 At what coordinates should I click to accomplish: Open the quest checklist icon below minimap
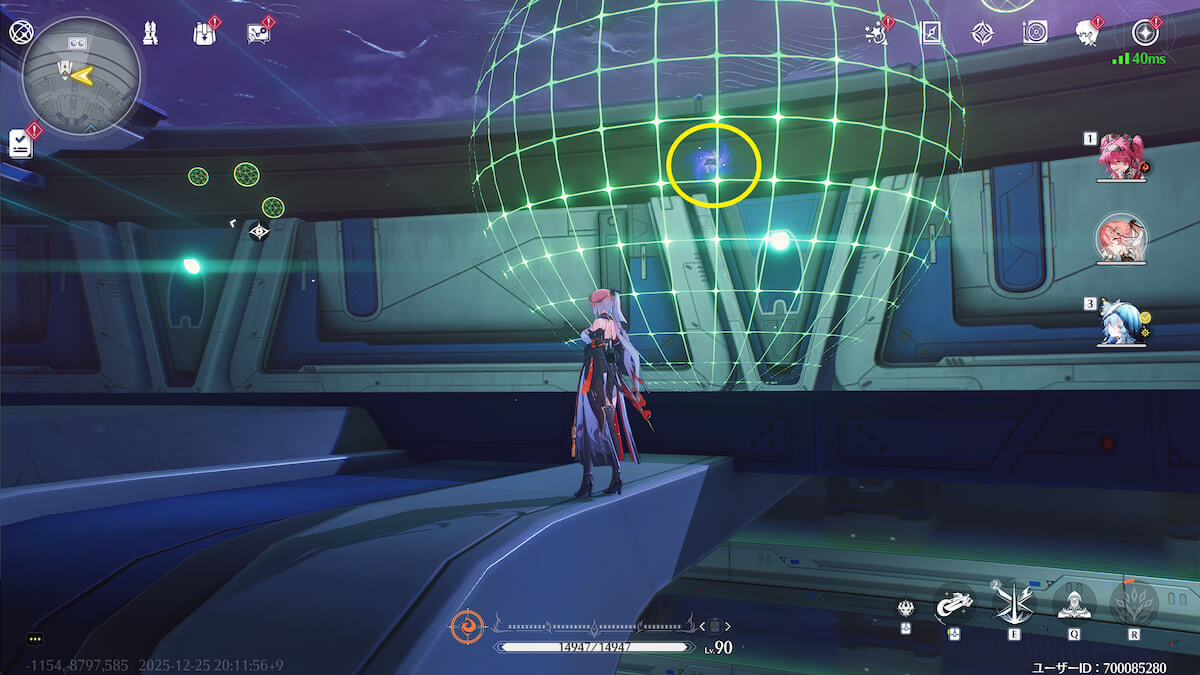point(21,143)
